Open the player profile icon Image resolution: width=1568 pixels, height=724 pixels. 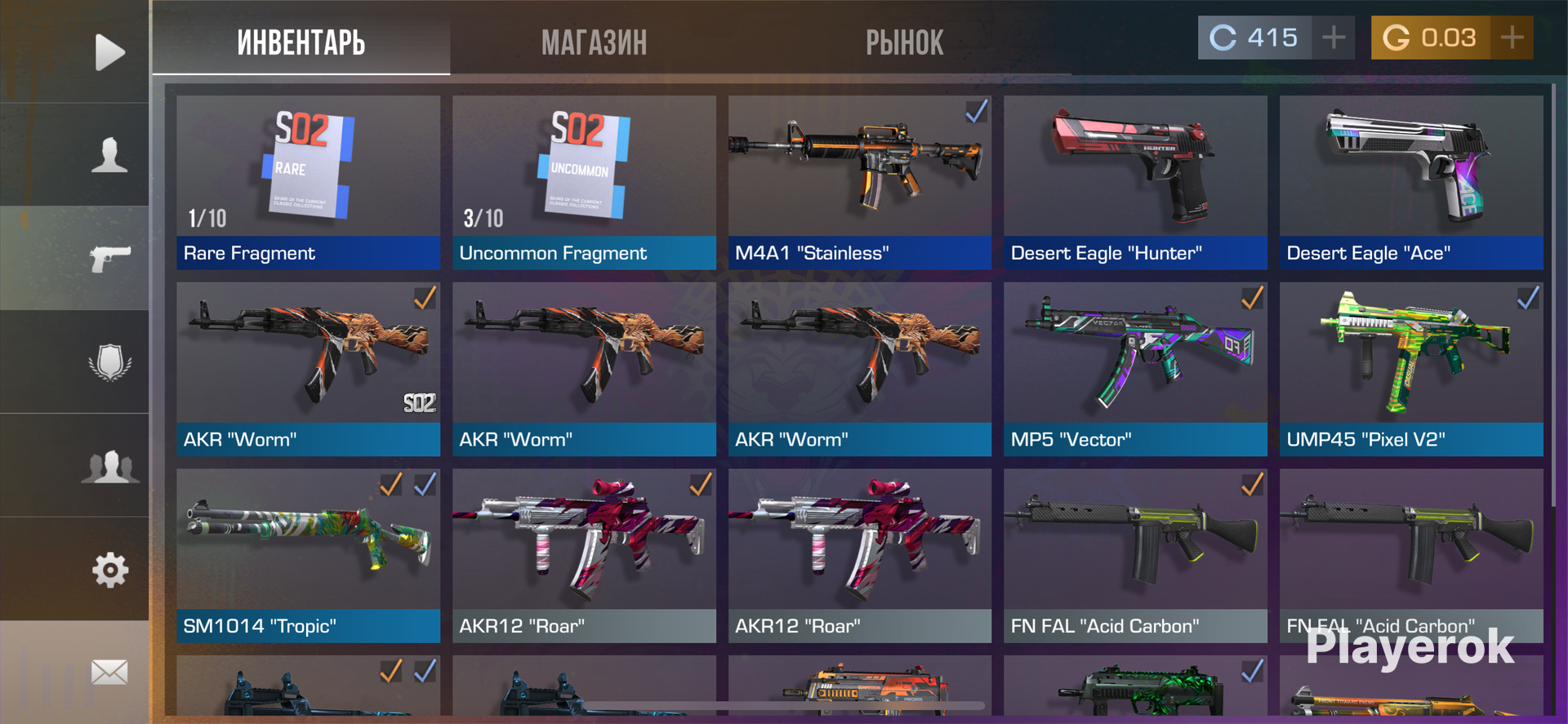[x=109, y=155]
